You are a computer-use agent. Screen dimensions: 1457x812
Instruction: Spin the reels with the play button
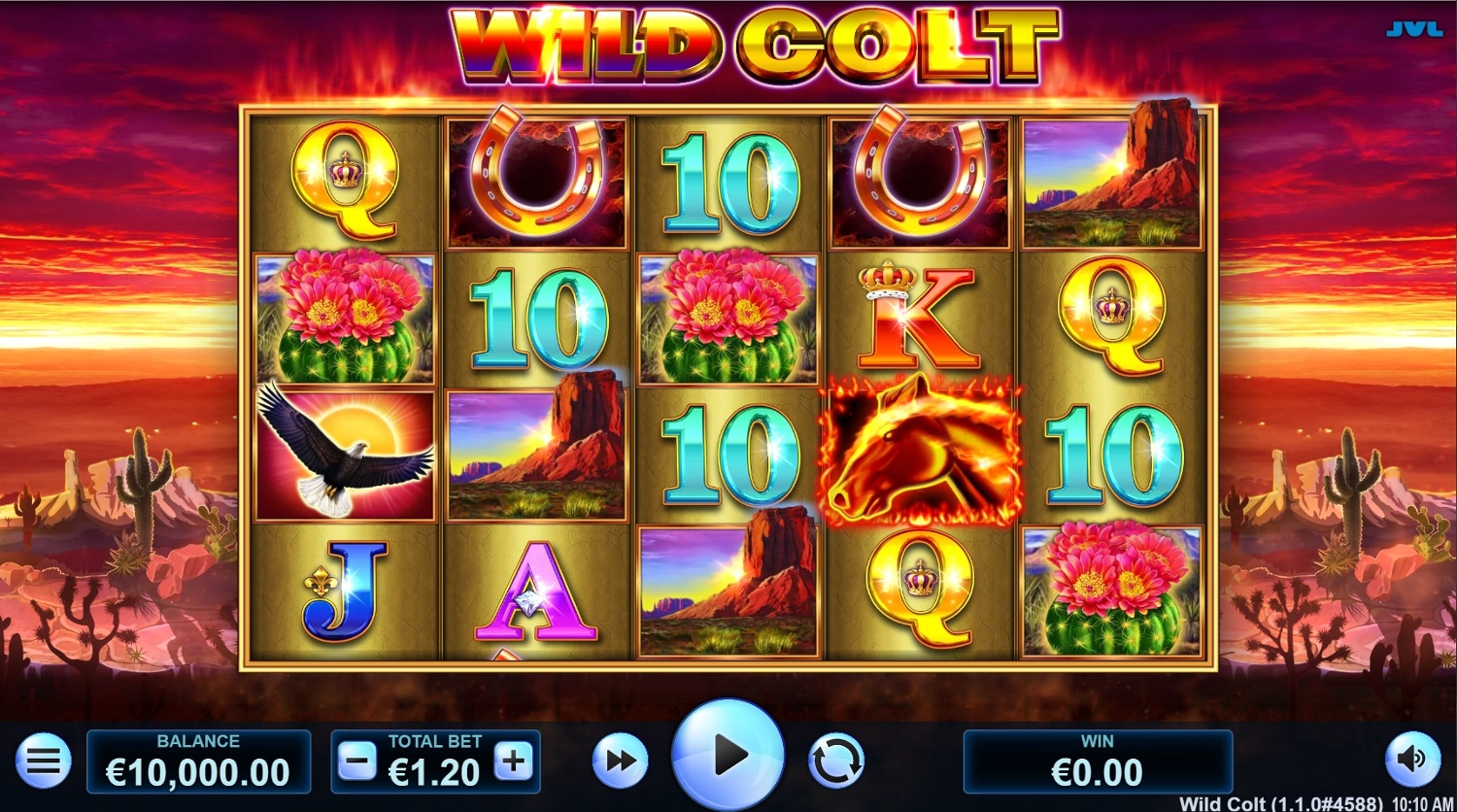(x=728, y=757)
